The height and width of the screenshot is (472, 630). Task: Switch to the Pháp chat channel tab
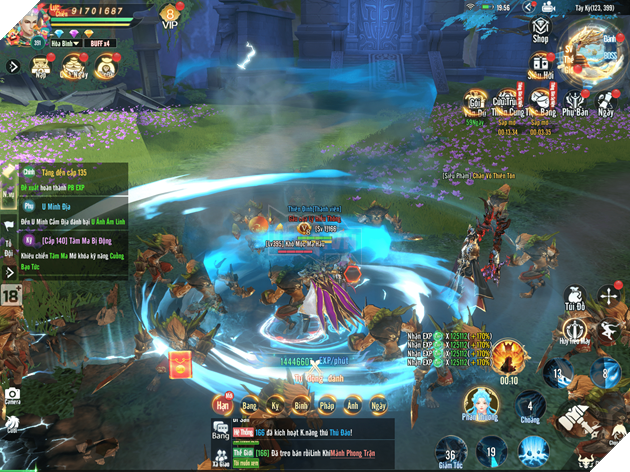pos(325,405)
